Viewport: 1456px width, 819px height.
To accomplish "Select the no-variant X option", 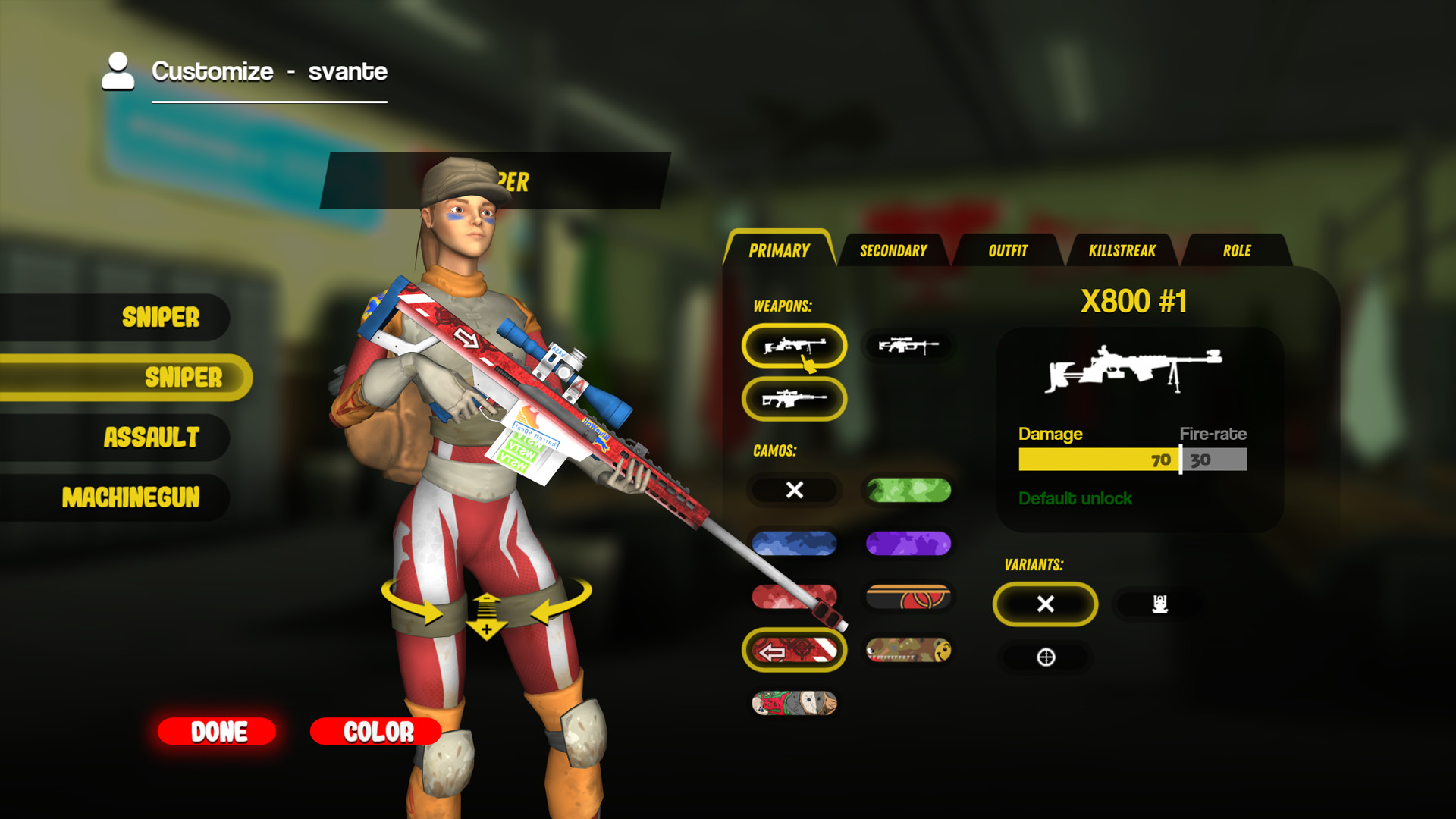I will tap(1045, 604).
